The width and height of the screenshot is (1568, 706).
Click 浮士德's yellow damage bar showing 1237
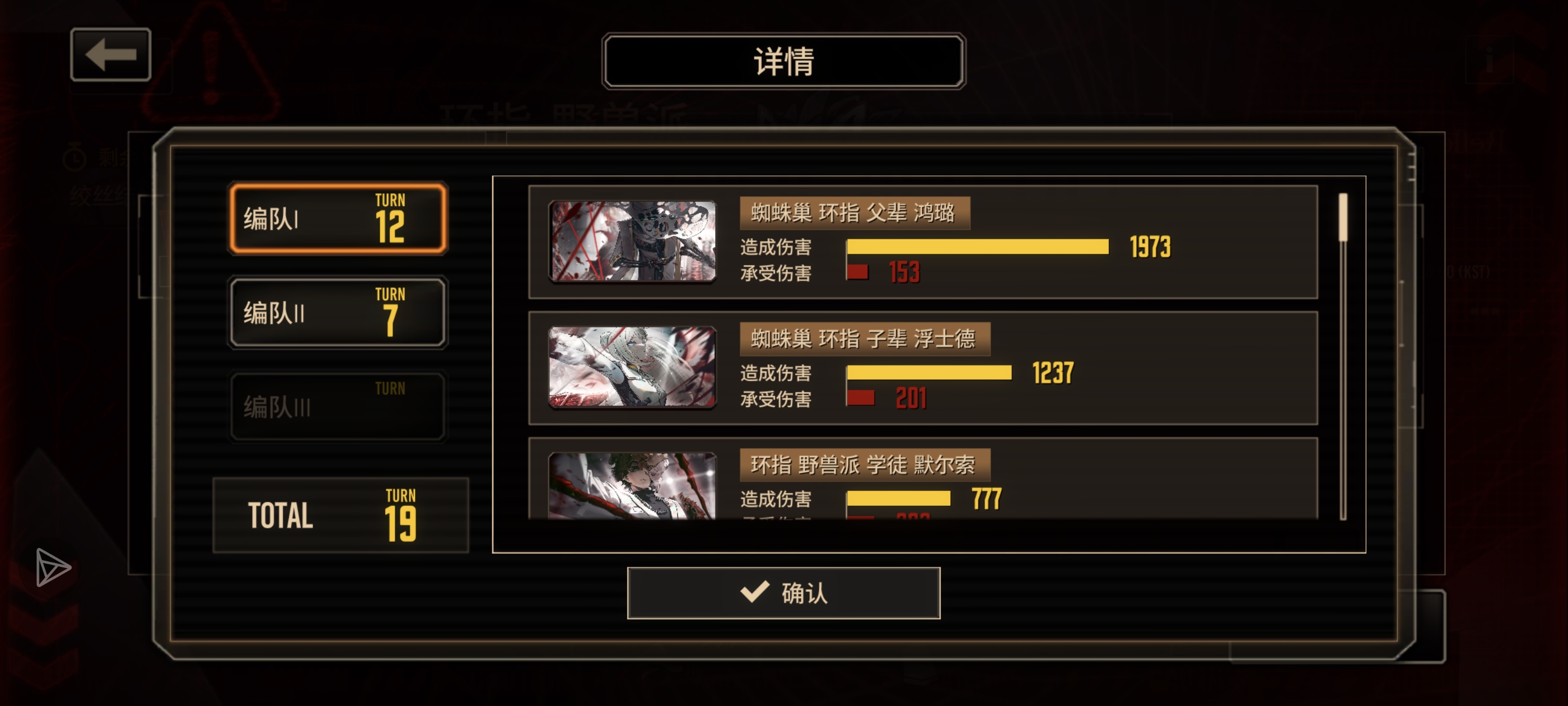coord(928,372)
